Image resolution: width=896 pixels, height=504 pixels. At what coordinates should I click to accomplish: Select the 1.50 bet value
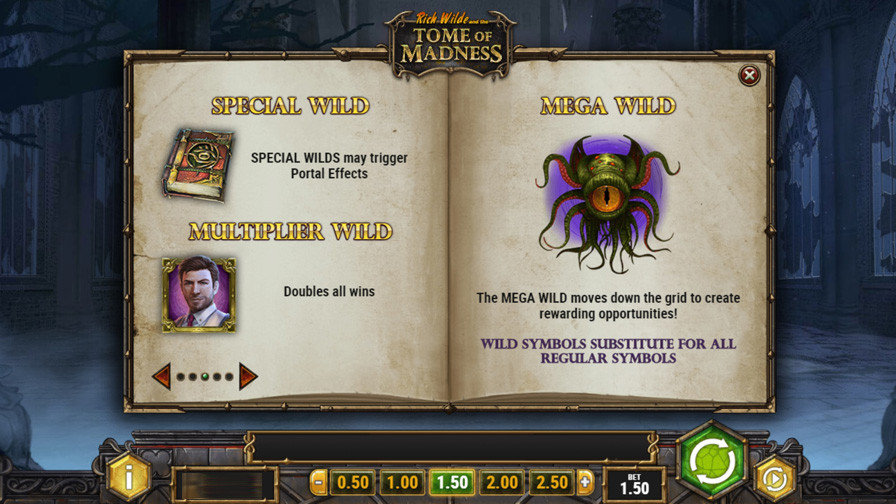(451, 483)
